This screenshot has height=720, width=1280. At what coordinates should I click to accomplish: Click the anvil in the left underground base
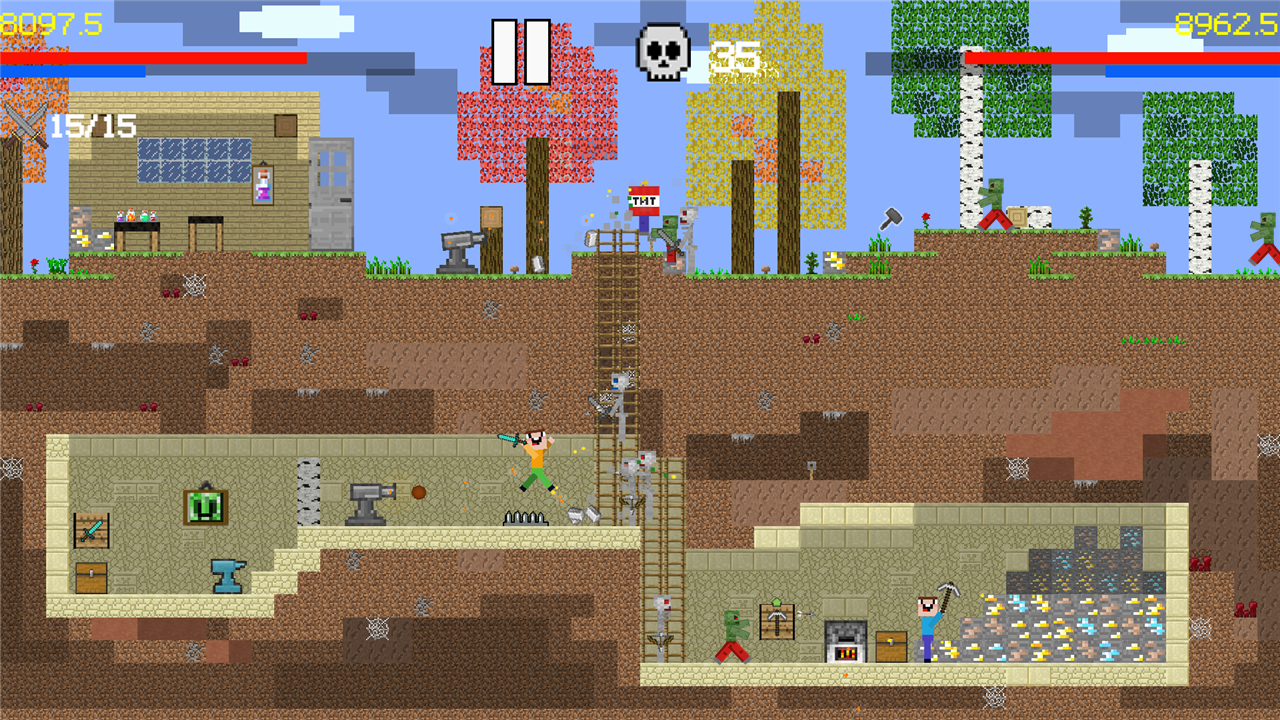(x=228, y=575)
